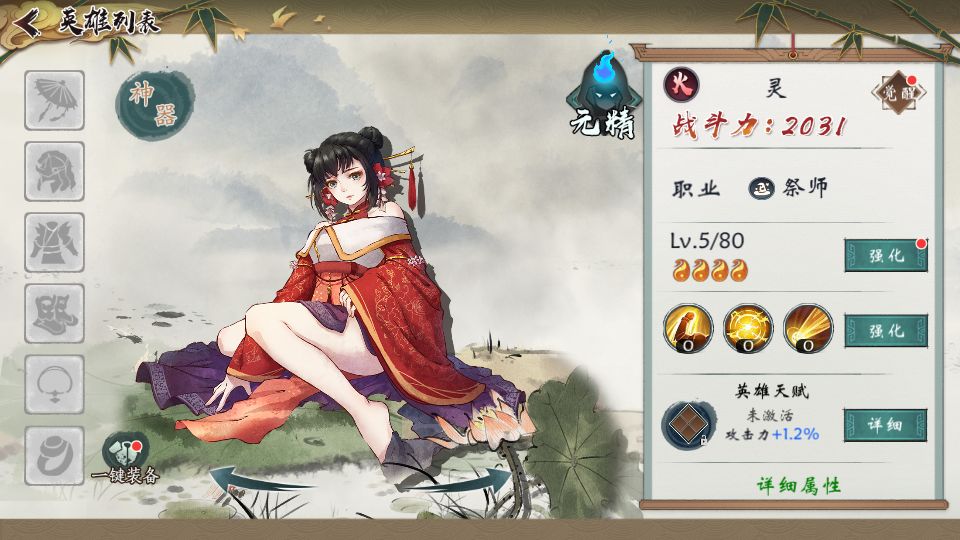Image resolution: width=960 pixels, height=540 pixels.
Task: Inspect the red scroll skill icon
Action: [x=688, y=329]
